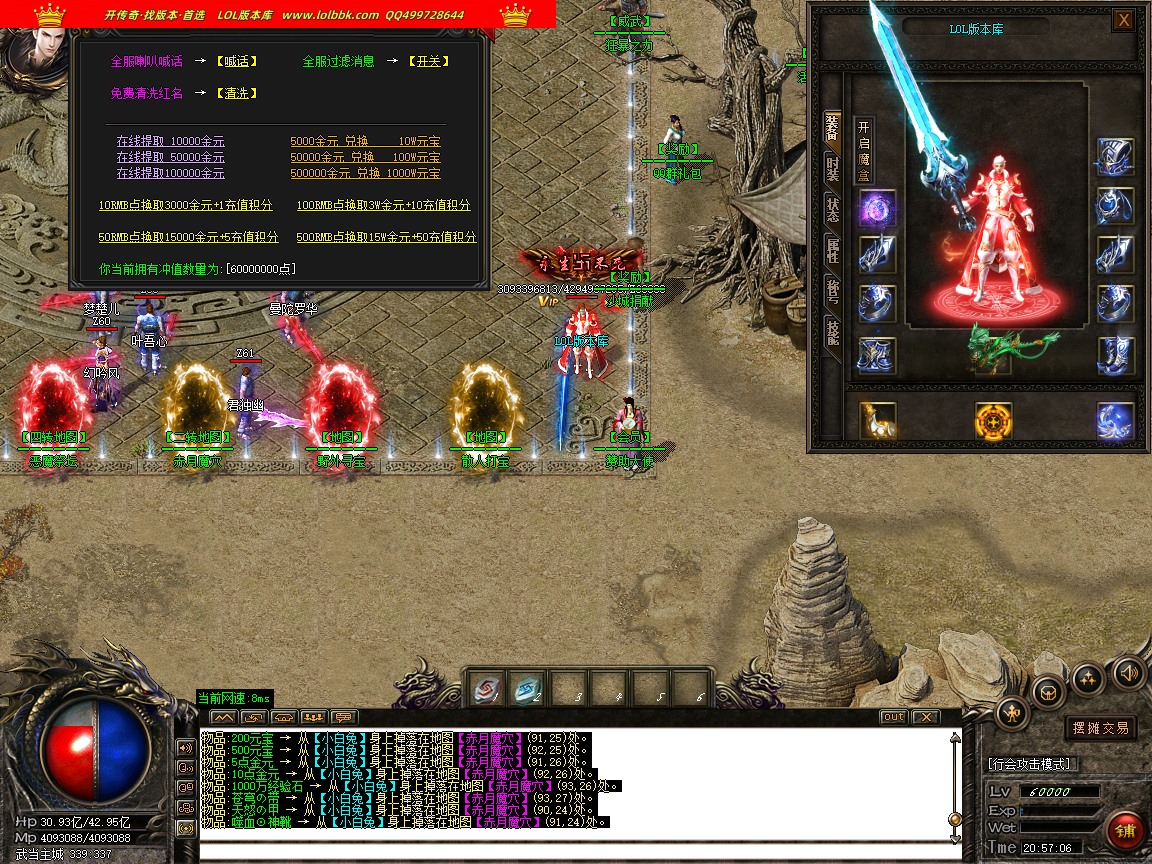
Task: Select 500RMB点换取15W金元 recharge option
Action: tap(386, 238)
